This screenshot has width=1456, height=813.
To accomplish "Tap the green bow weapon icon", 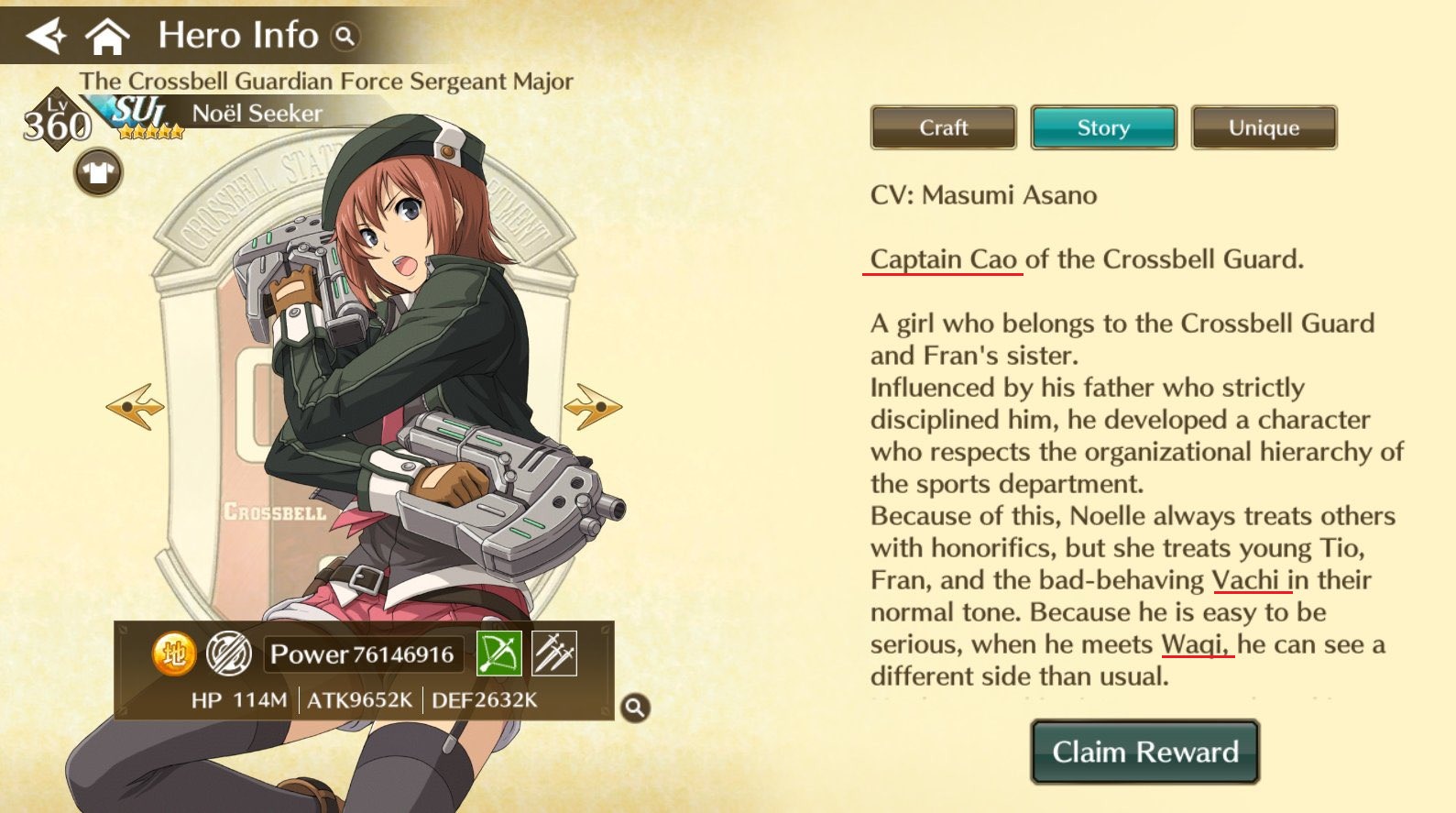I will click(x=499, y=654).
